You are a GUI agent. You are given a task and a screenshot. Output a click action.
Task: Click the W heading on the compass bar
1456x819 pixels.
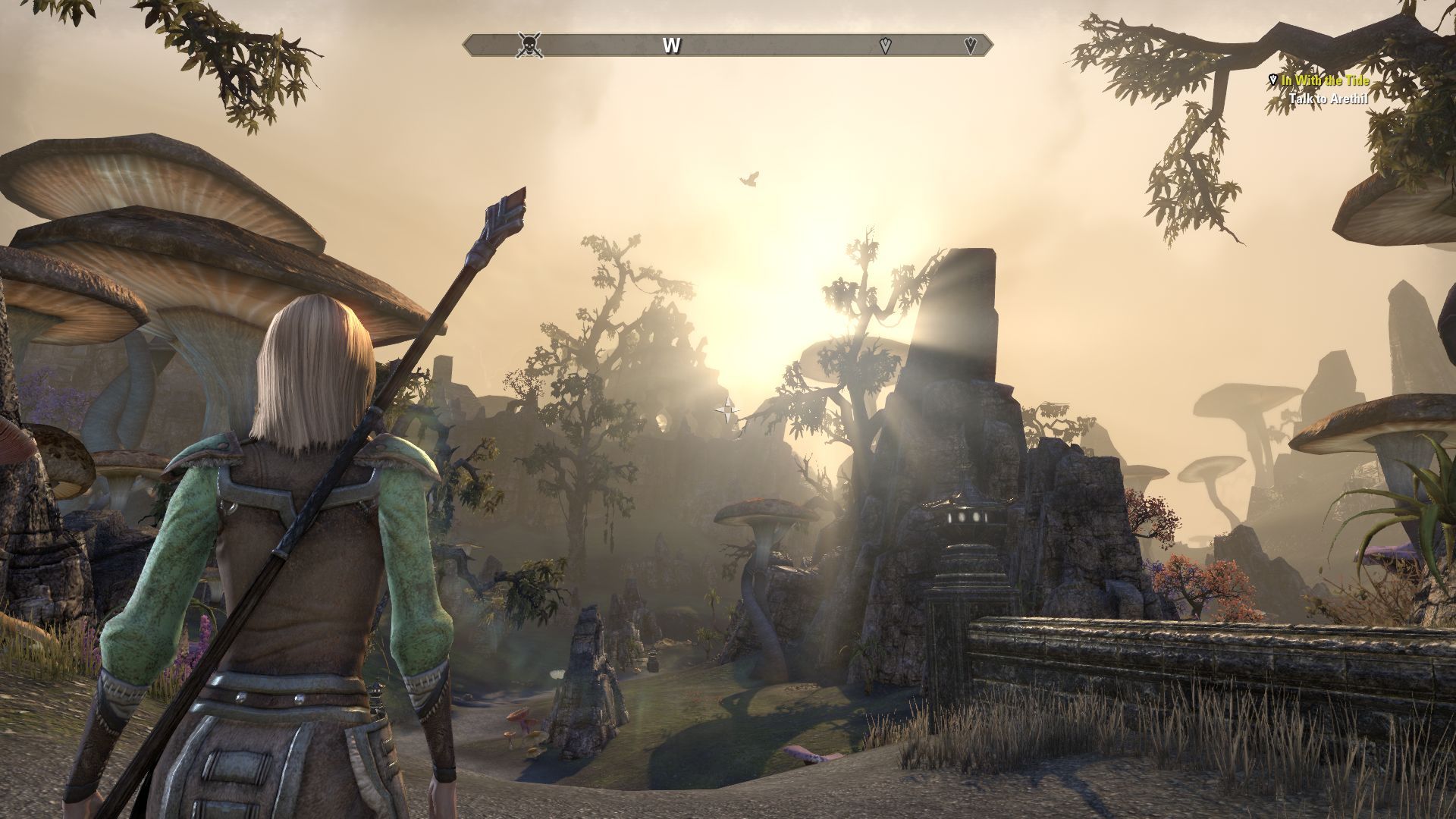pyautogui.click(x=671, y=45)
